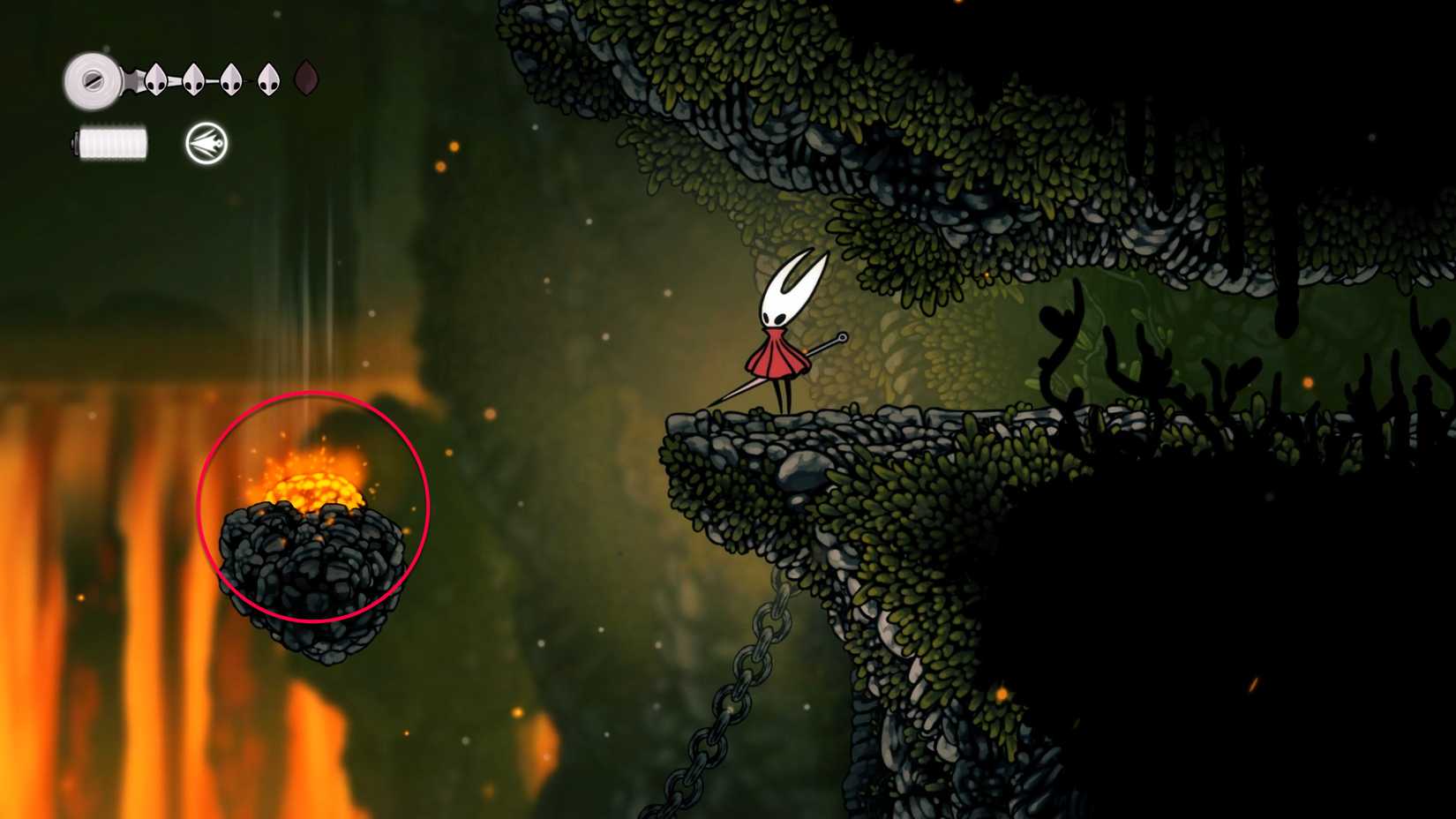The width and height of the screenshot is (1456, 819).
Task: Click the silk meter below the spool
Action: [x=115, y=141]
